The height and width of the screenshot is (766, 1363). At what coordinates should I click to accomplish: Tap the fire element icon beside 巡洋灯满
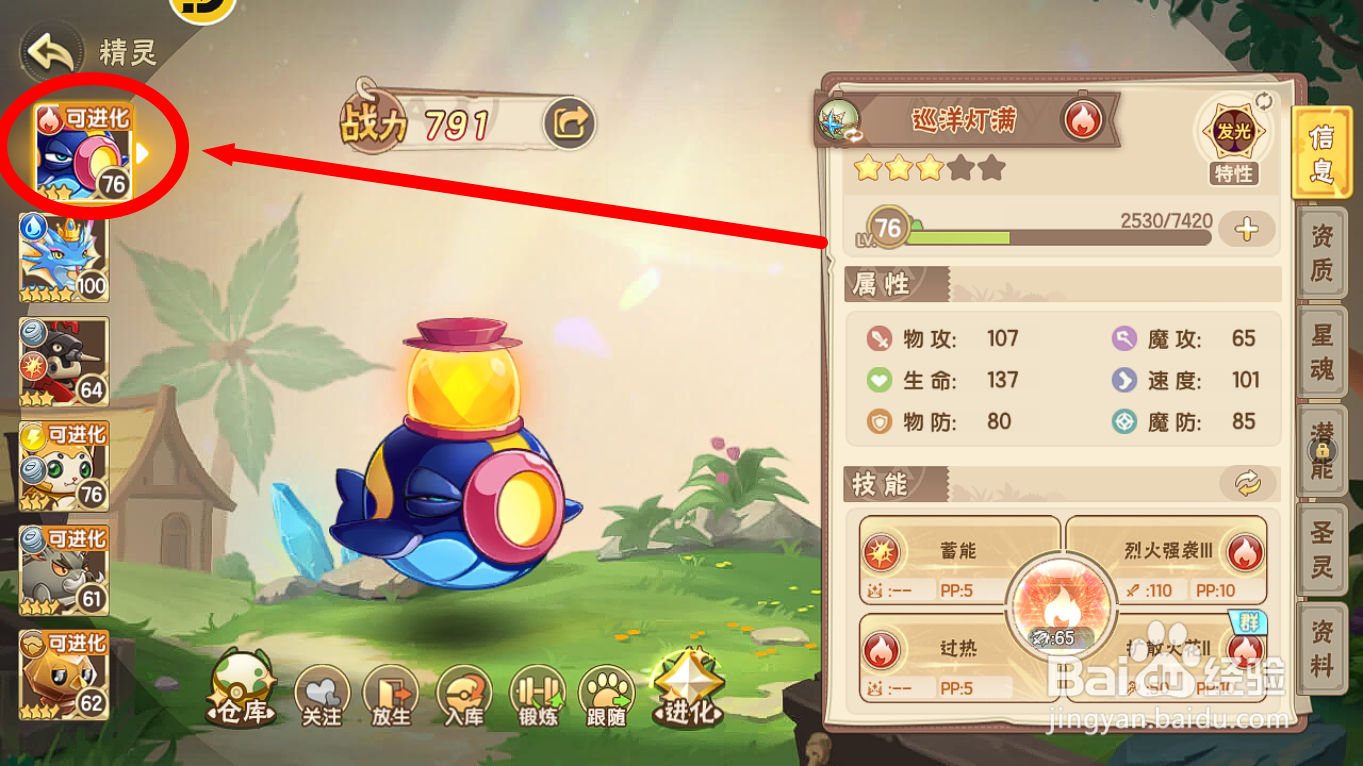click(x=1084, y=120)
